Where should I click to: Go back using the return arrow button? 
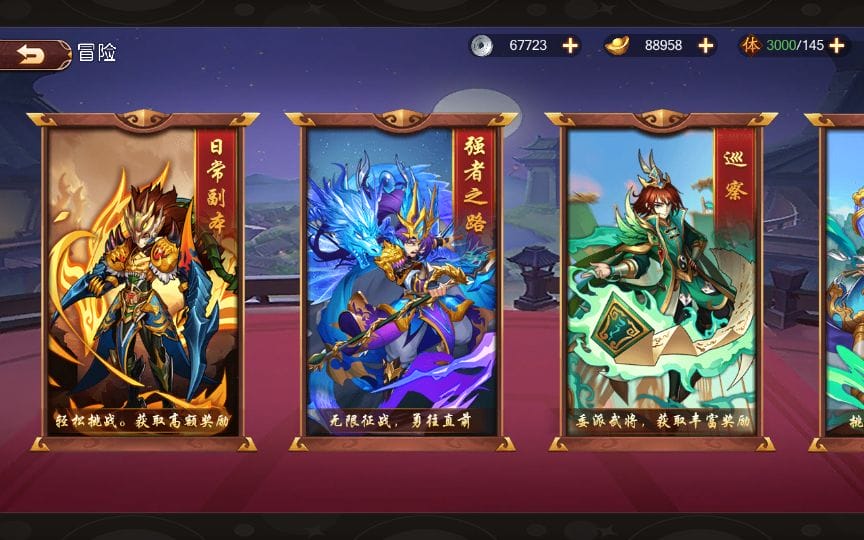tap(33, 54)
